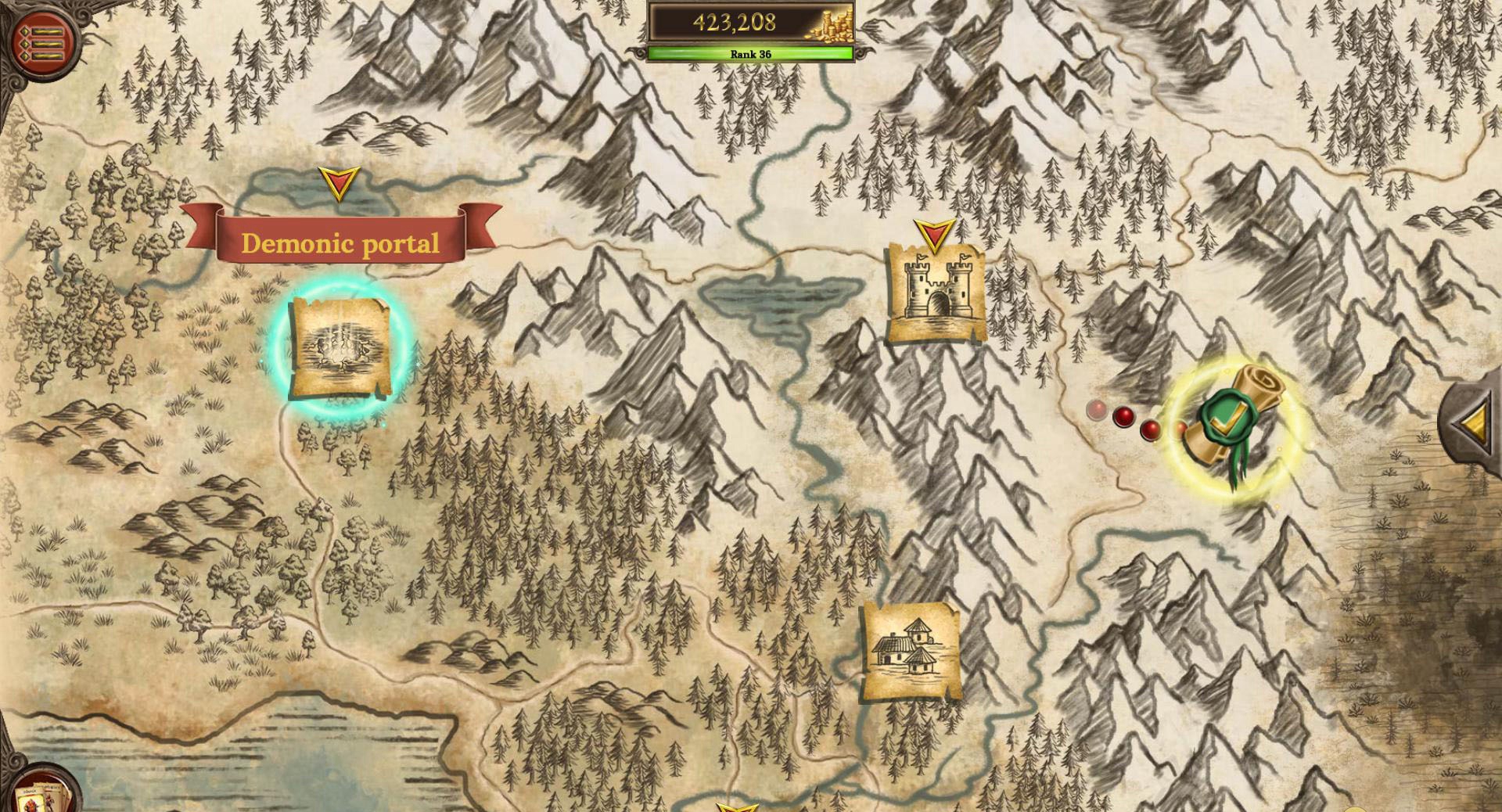Enter the castle map location

[x=936, y=292]
